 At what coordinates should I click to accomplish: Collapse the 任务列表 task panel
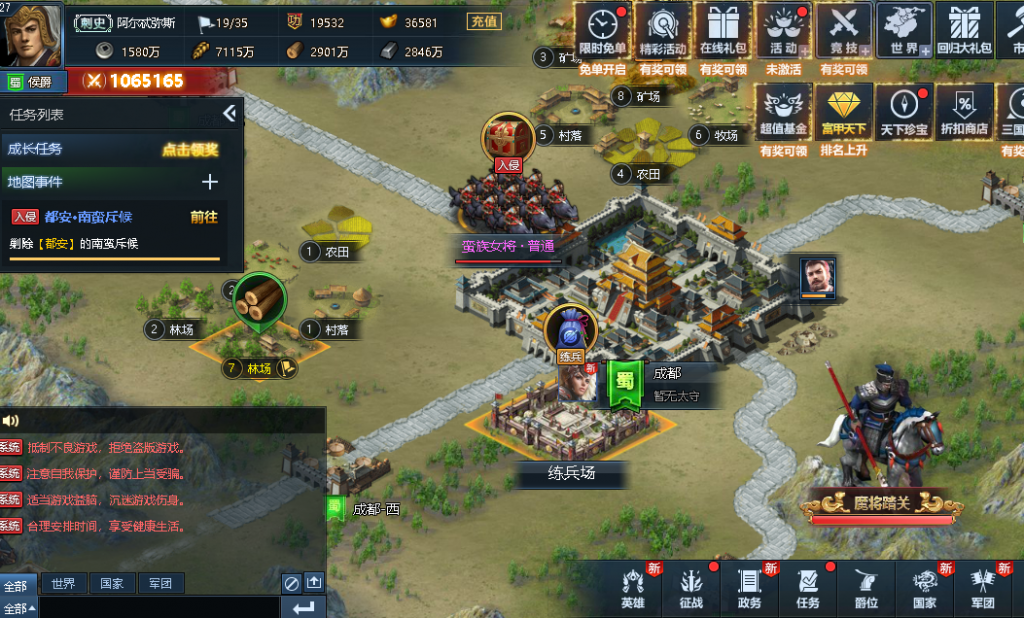click(229, 114)
